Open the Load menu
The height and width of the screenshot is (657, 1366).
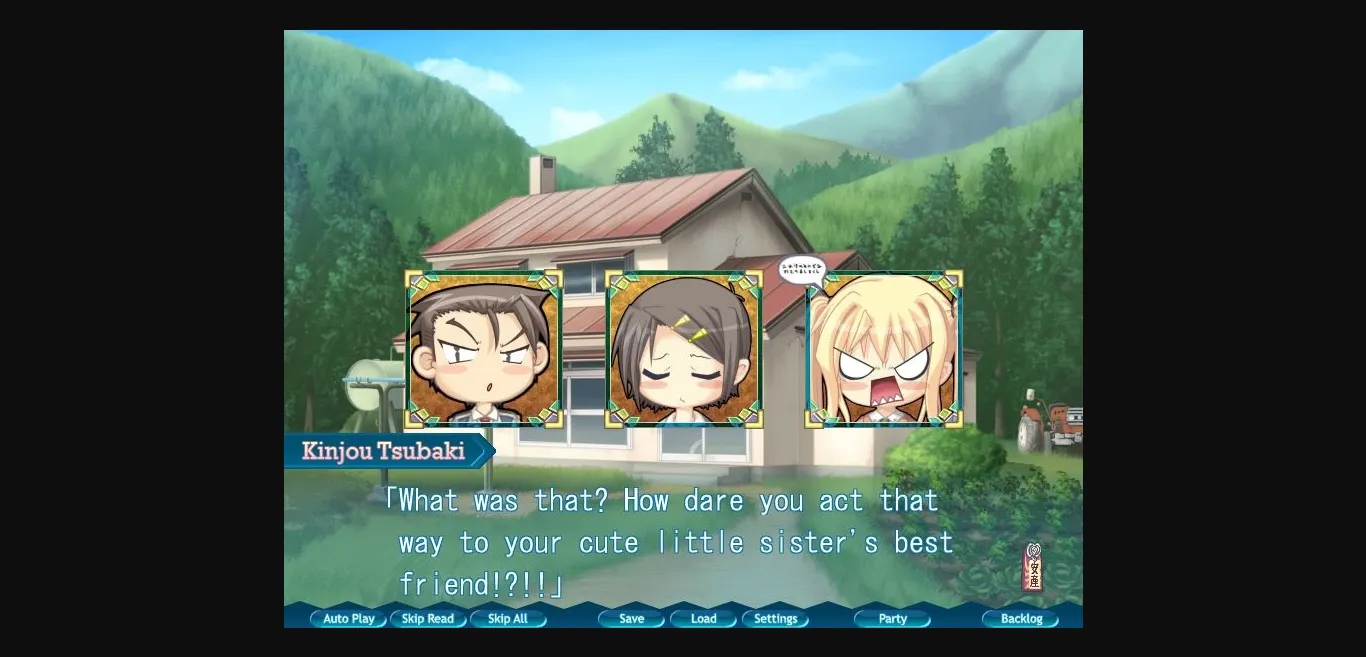click(704, 619)
